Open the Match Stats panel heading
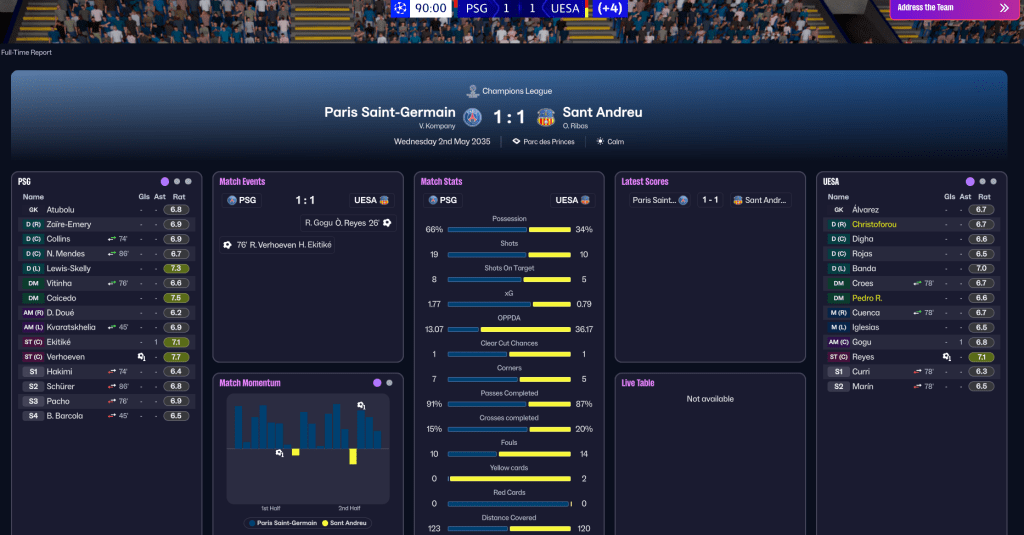1024x535 pixels. 441,182
